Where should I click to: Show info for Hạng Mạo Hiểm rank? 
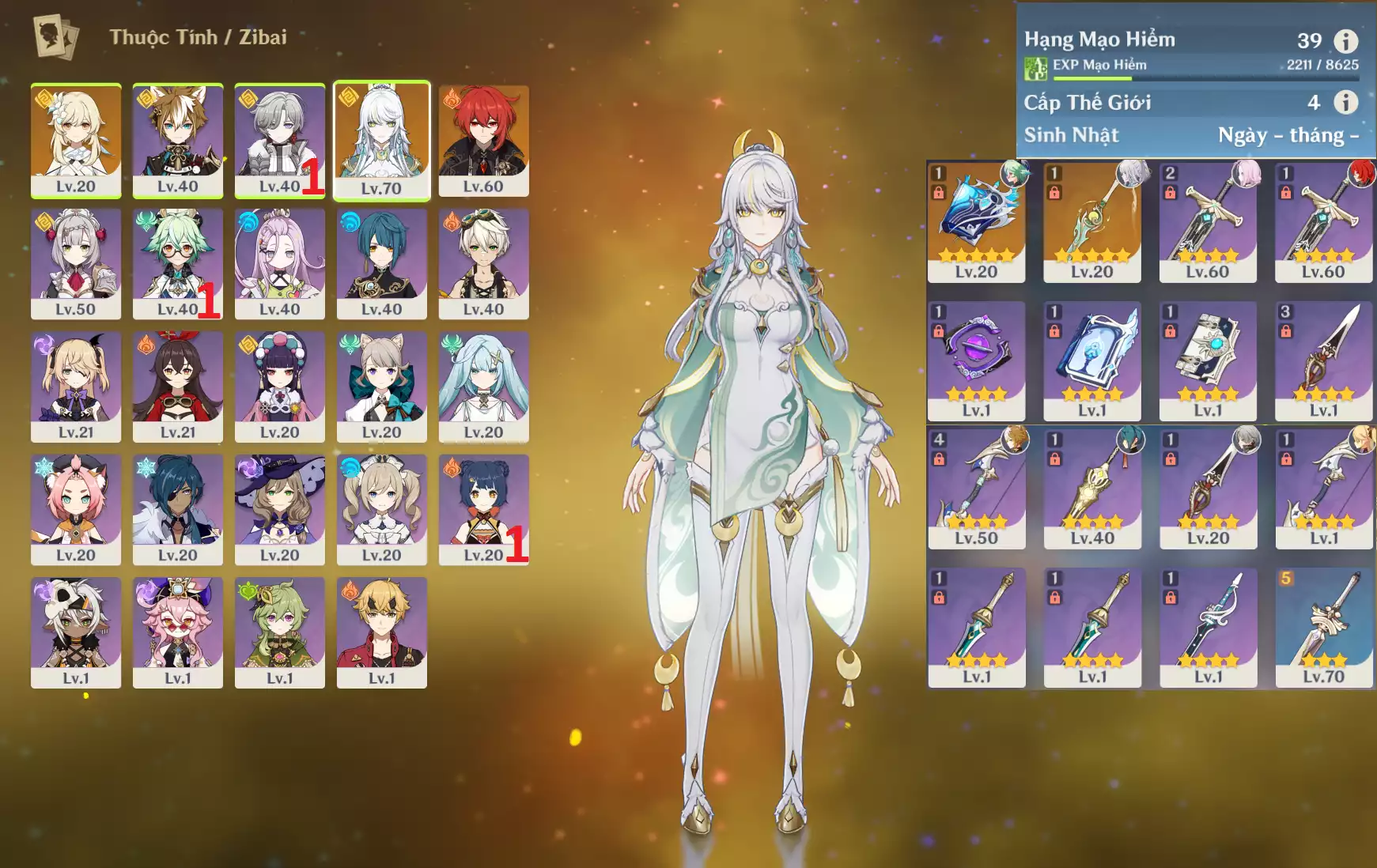[1345, 40]
